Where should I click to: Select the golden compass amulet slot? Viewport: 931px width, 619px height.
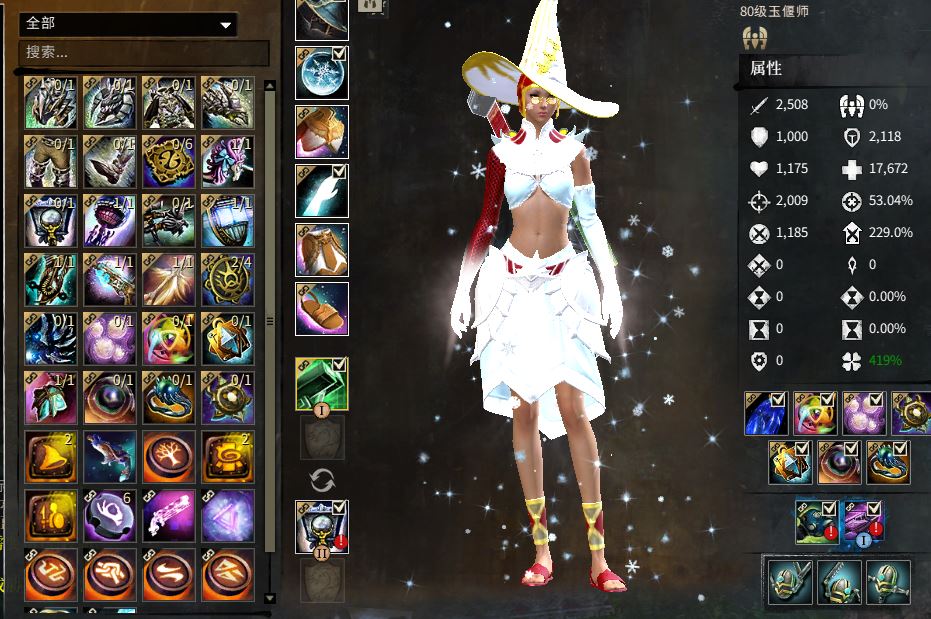(911, 413)
